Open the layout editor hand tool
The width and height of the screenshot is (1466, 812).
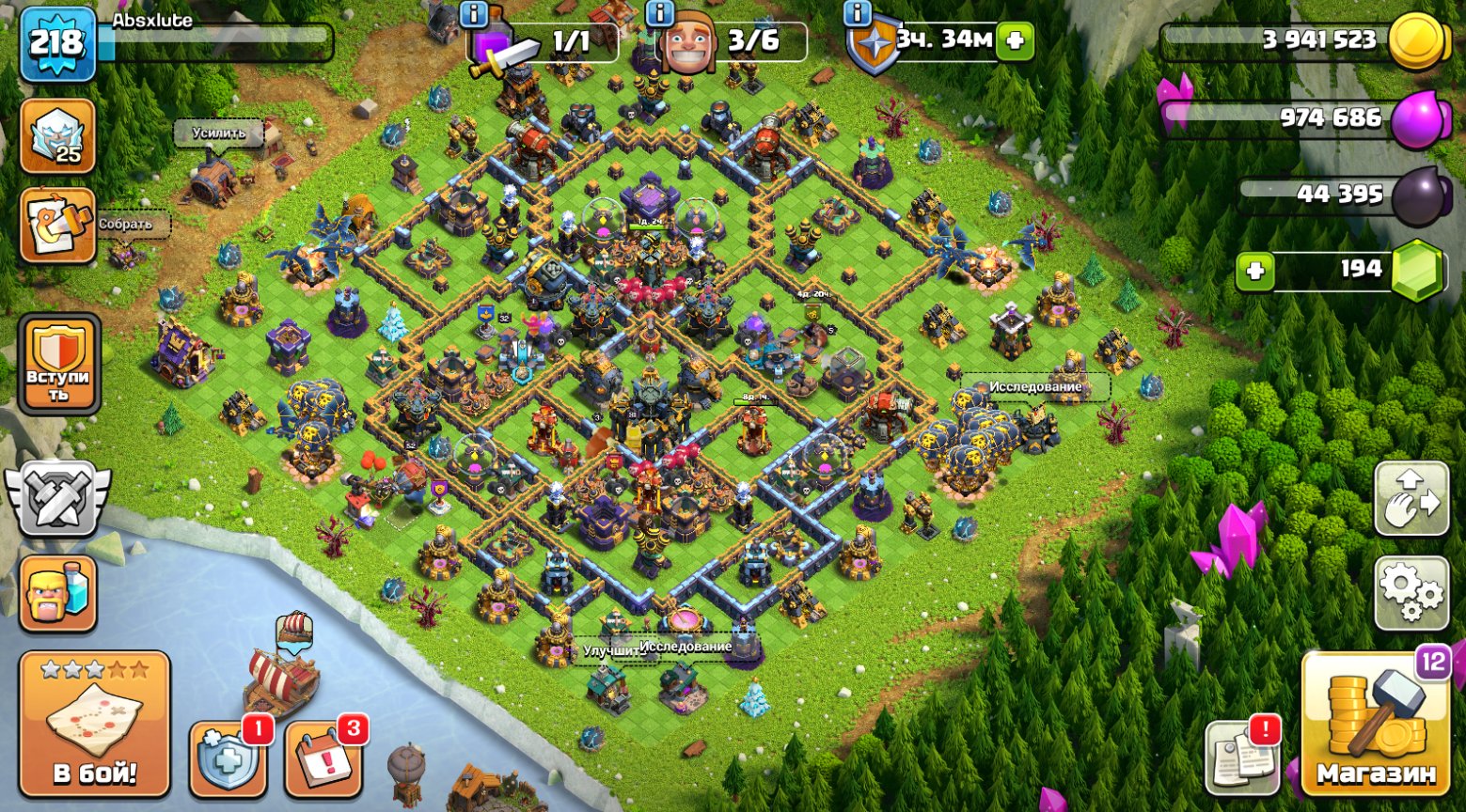click(x=1410, y=497)
